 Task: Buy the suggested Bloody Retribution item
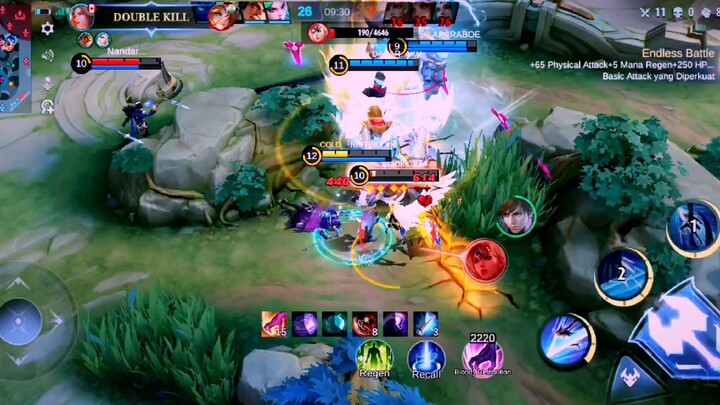pyautogui.click(x=481, y=356)
